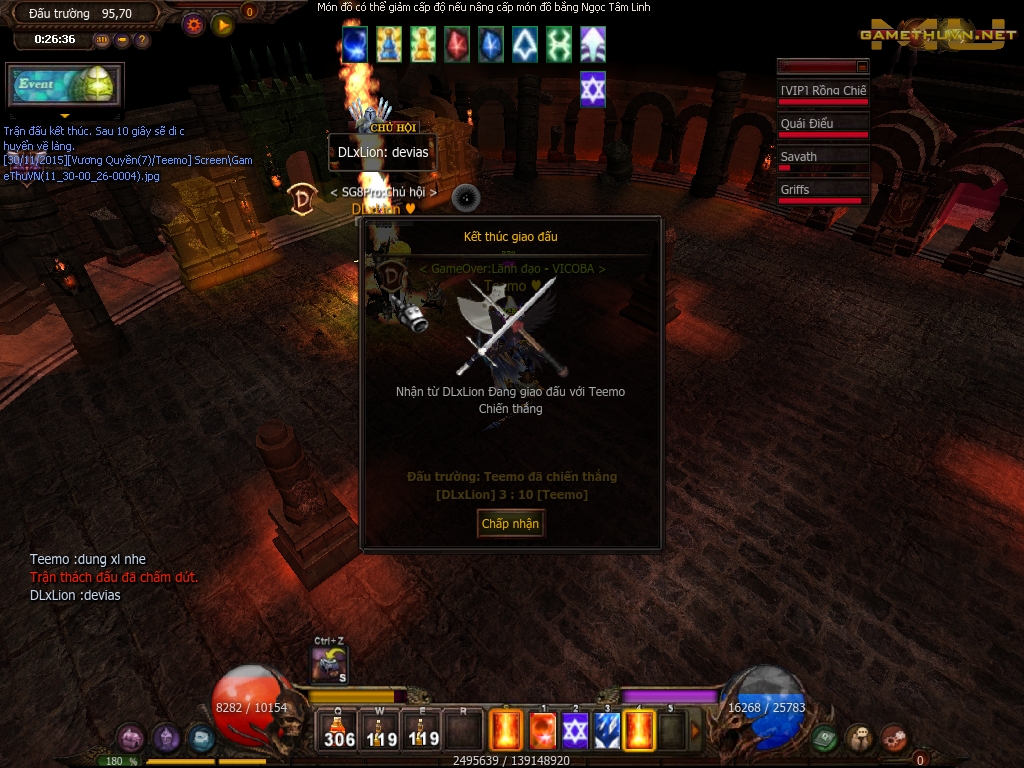Activate the fireball skill in slot 1

coord(542,731)
